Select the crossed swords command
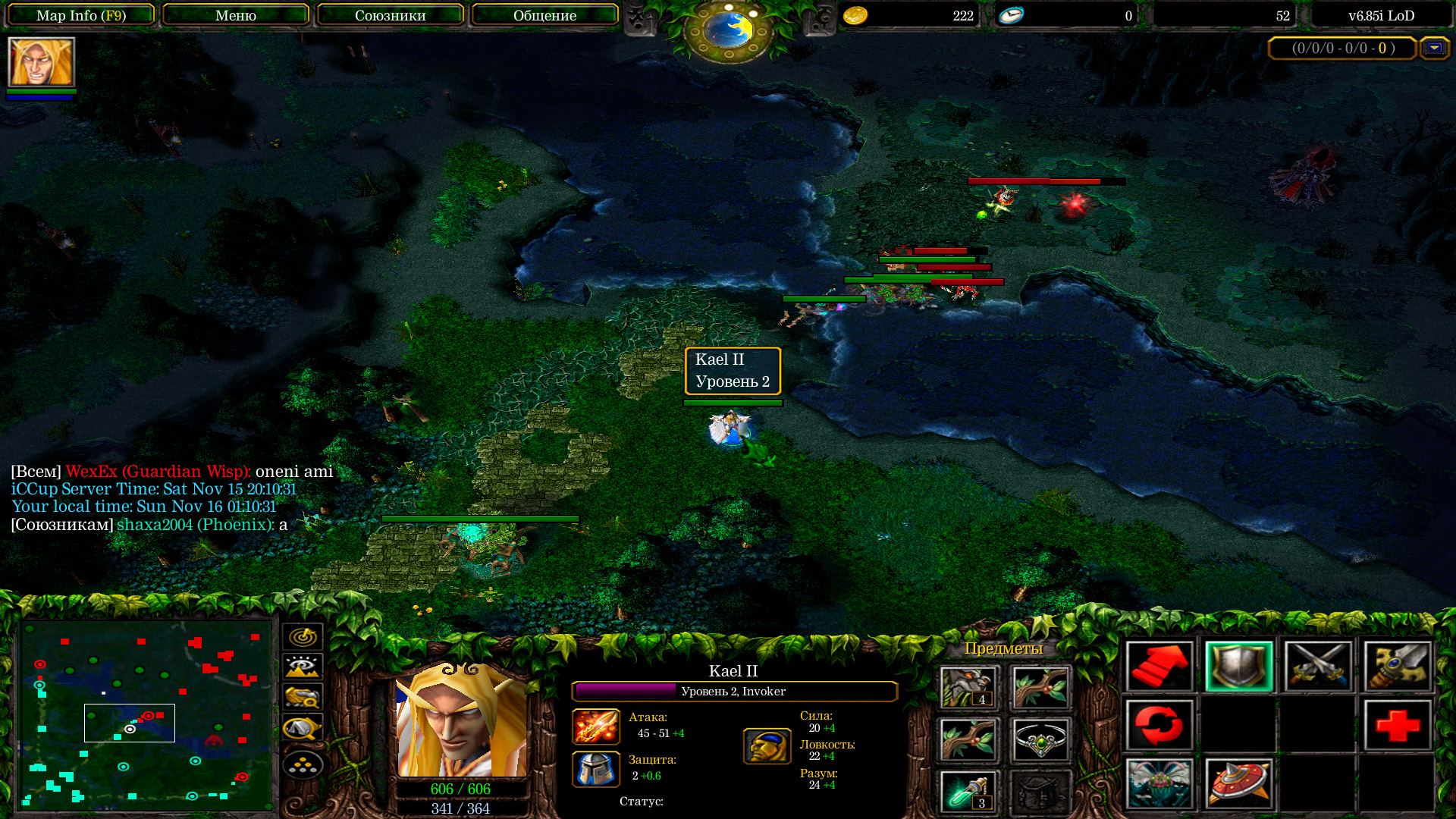 [x=1318, y=667]
